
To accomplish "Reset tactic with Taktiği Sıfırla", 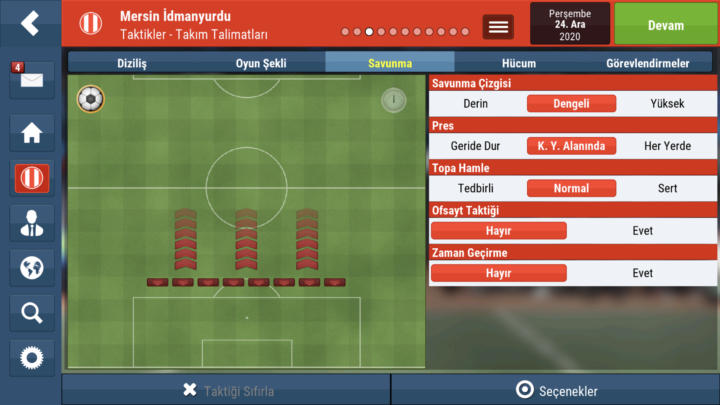I will coord(227,390).
